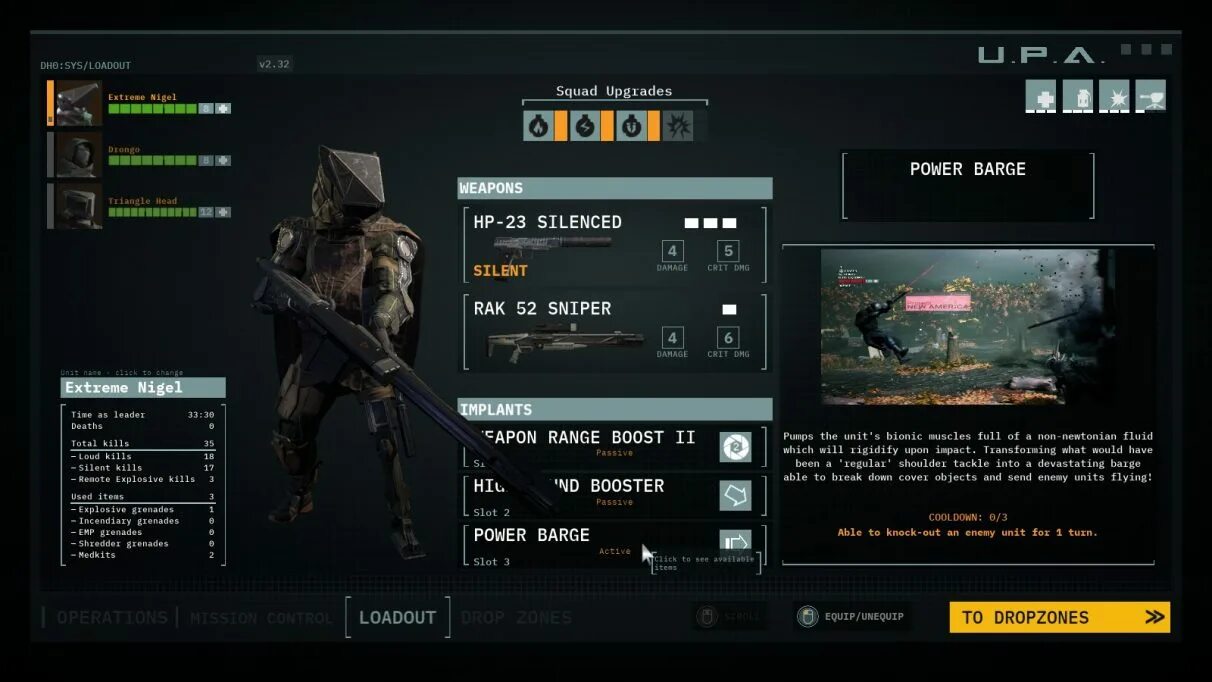Image resolution: width=1212 pixels, height=682 pixels.
Task: Click the greyed-out fourth squad upgrade icon
Action: coord(679,126)
